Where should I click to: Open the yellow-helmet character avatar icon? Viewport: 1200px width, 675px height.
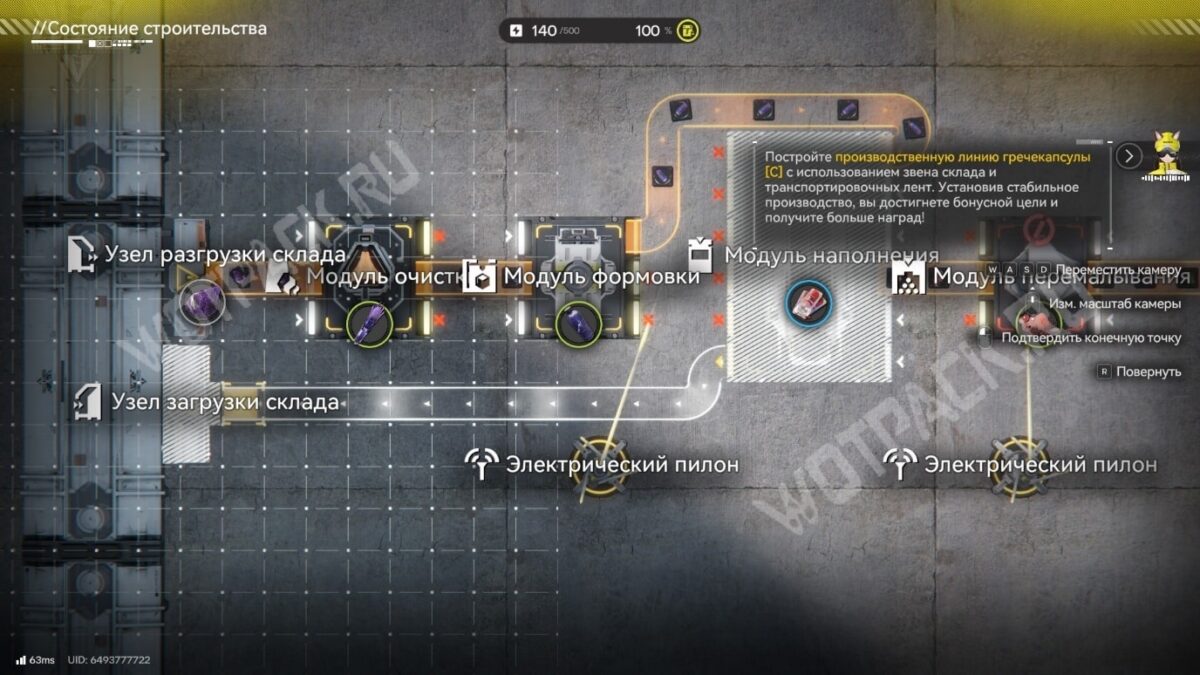click(1167, 156)
